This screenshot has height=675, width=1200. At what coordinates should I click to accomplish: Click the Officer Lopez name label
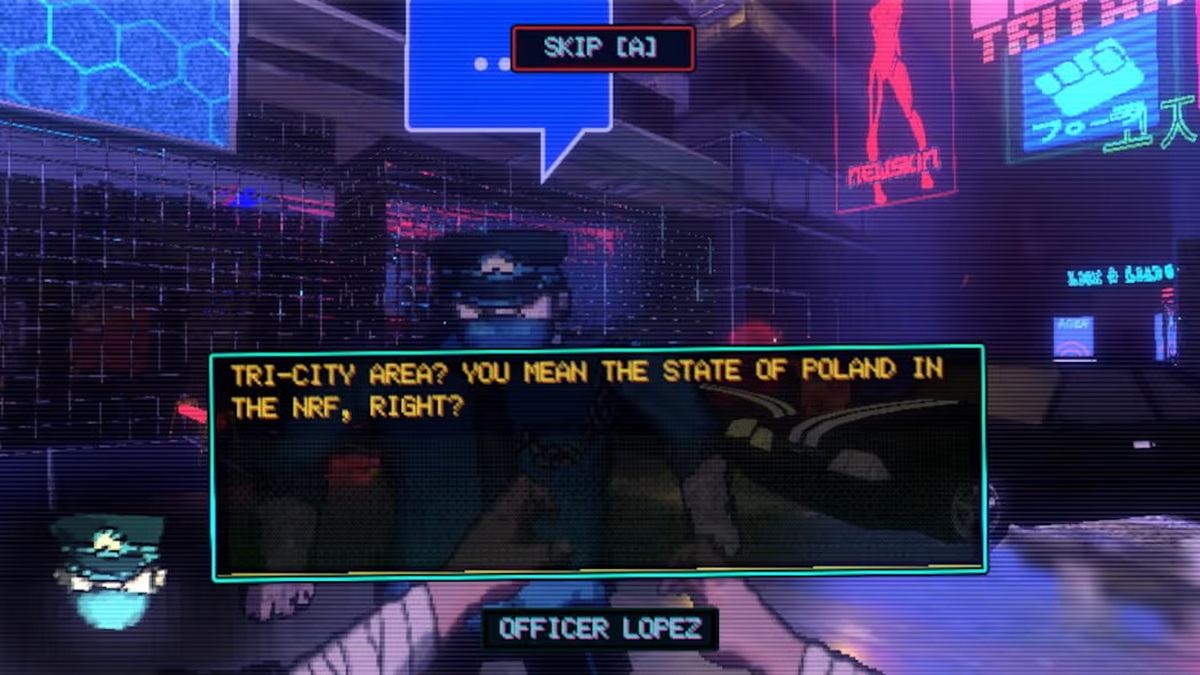(600, 629)
